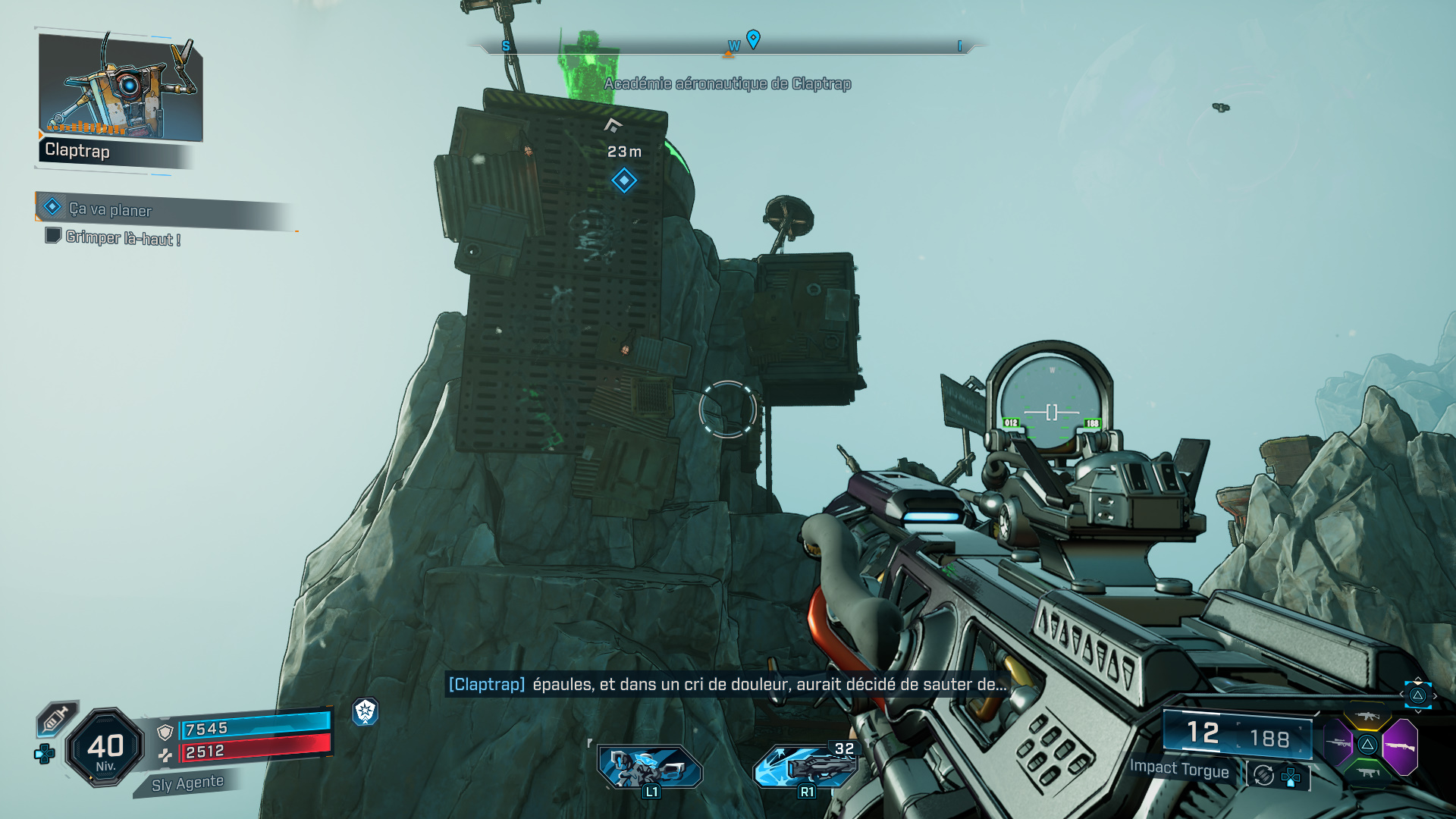This screenshot has height=819, width=1456.
Task: Equip the purple sniper rifle slot
Action: click(x=1338, y=743)
